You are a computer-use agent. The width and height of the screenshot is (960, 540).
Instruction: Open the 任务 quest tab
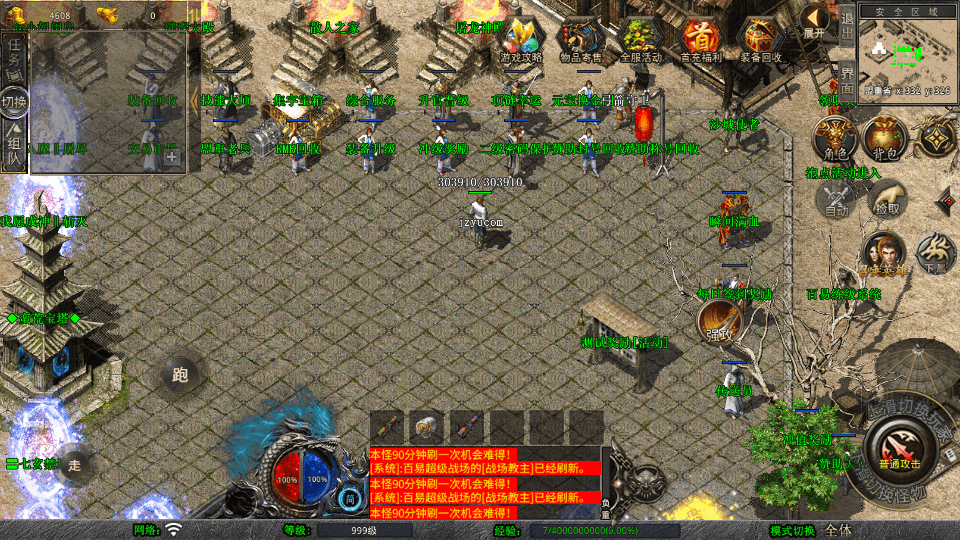point(14,57)
